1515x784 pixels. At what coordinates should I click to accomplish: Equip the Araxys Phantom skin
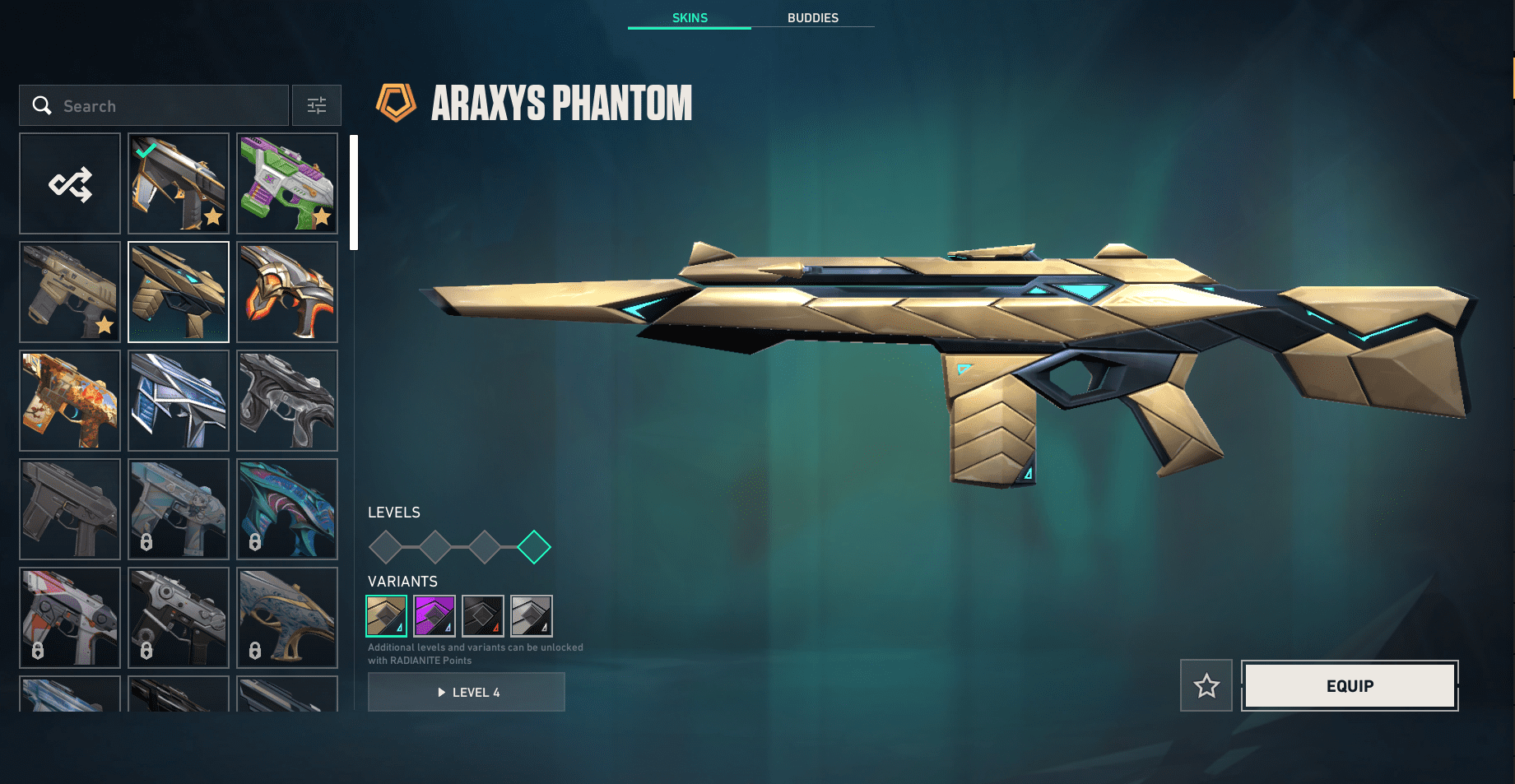pos(1350,686)
